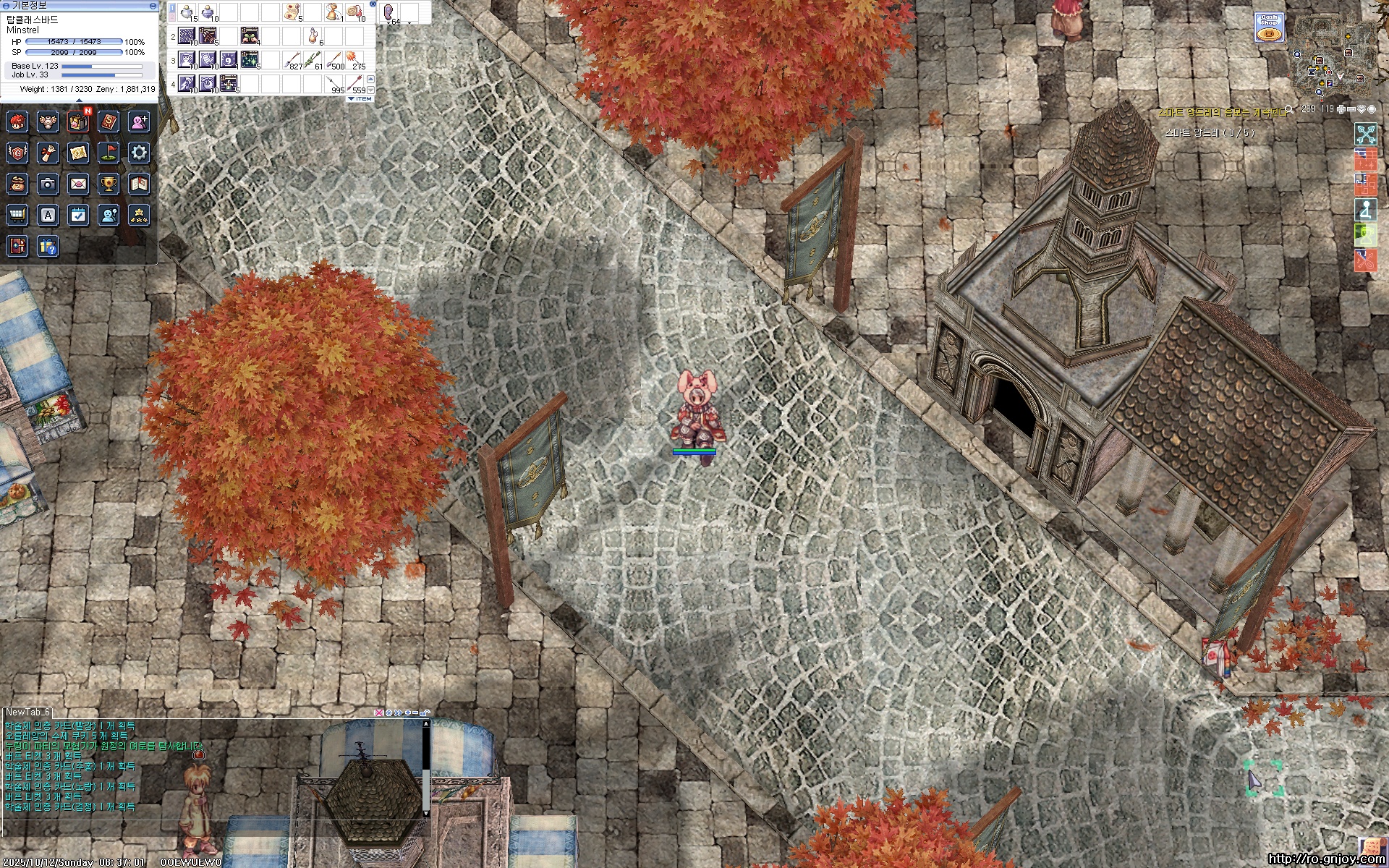Screen dimensions: 1389x868
Task: Open the character info red-haired face icon
Action: coord(17,122)
